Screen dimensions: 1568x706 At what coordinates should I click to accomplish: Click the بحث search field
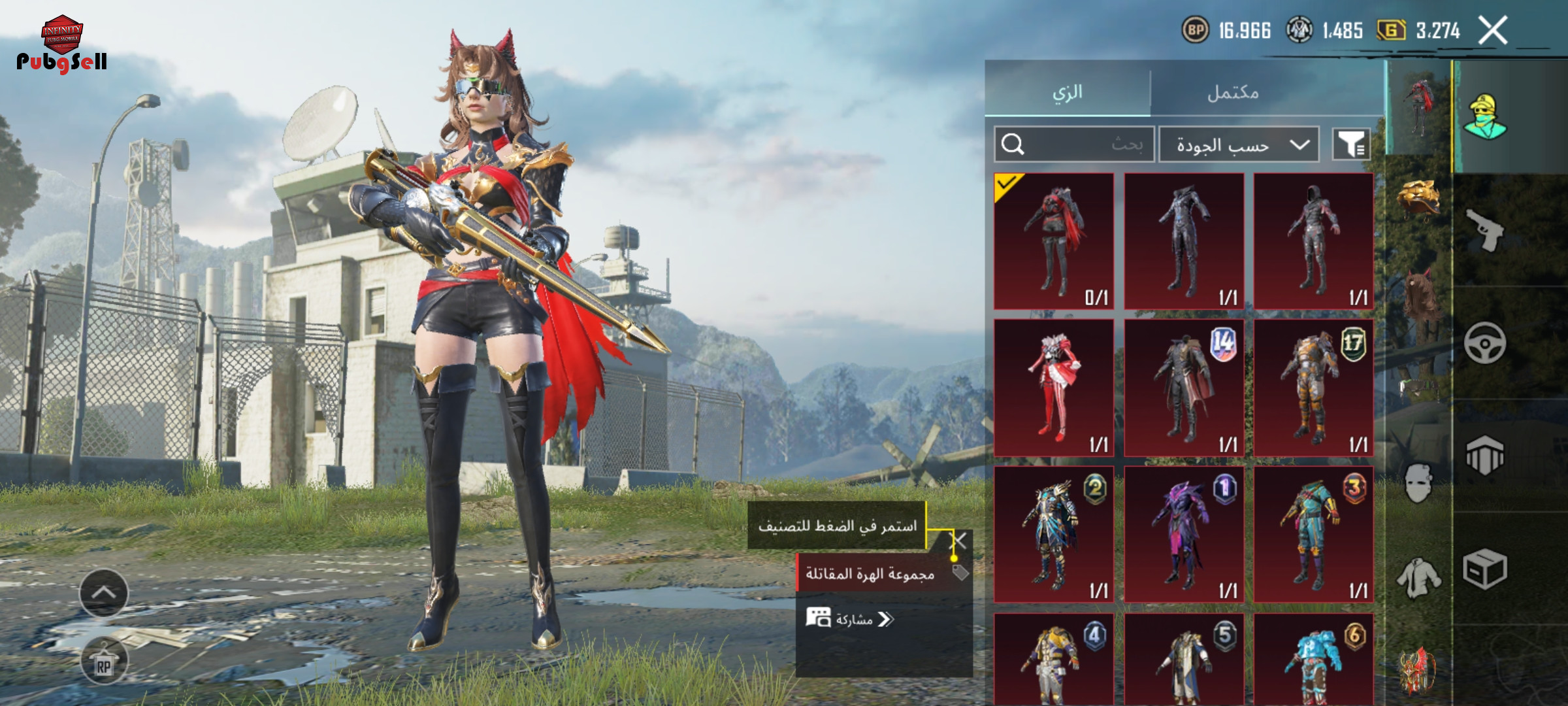coord(1075,144)
